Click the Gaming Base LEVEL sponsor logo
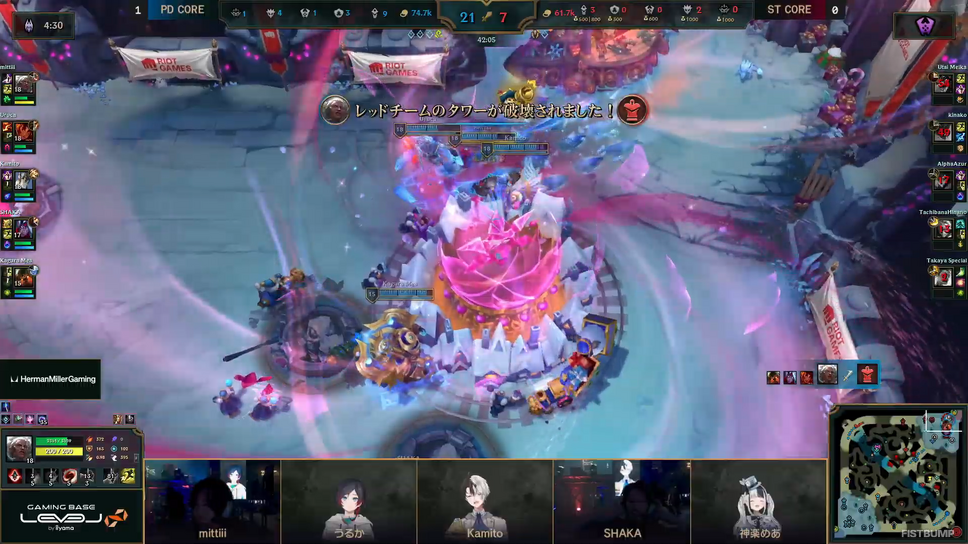 (x=72, y=514)
